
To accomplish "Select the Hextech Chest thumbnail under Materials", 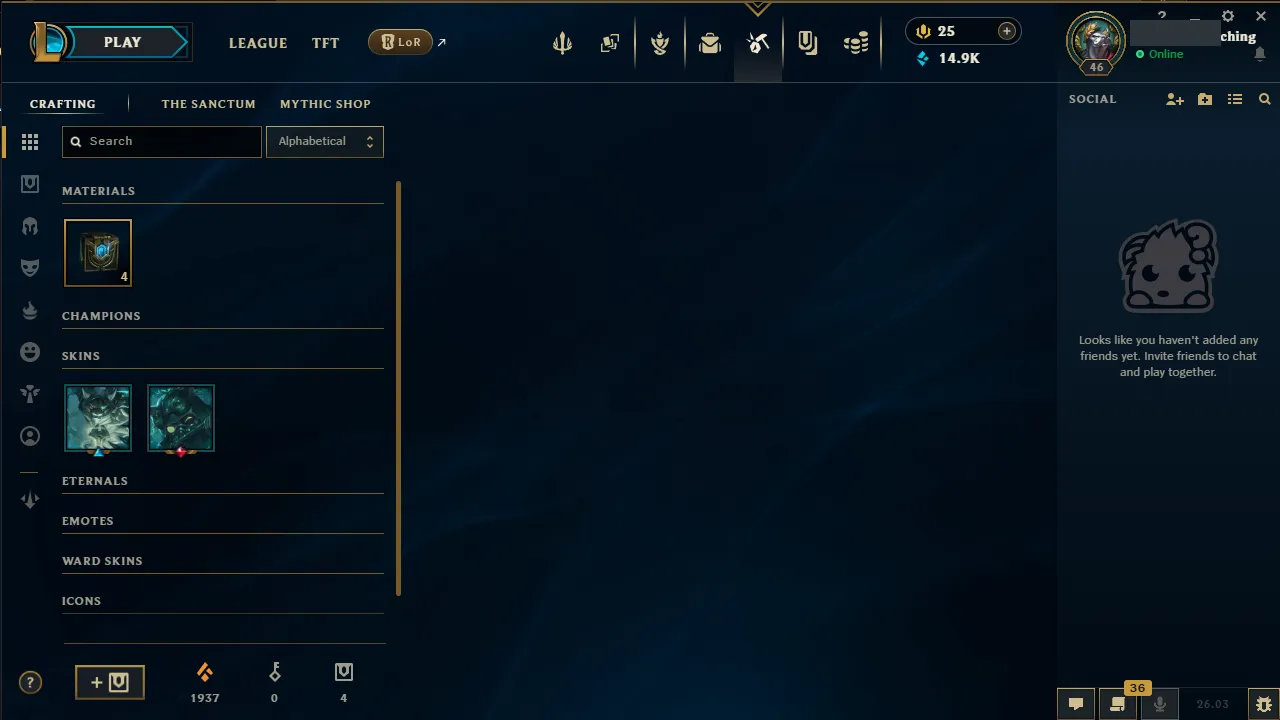I will click(x=97, y=252).
